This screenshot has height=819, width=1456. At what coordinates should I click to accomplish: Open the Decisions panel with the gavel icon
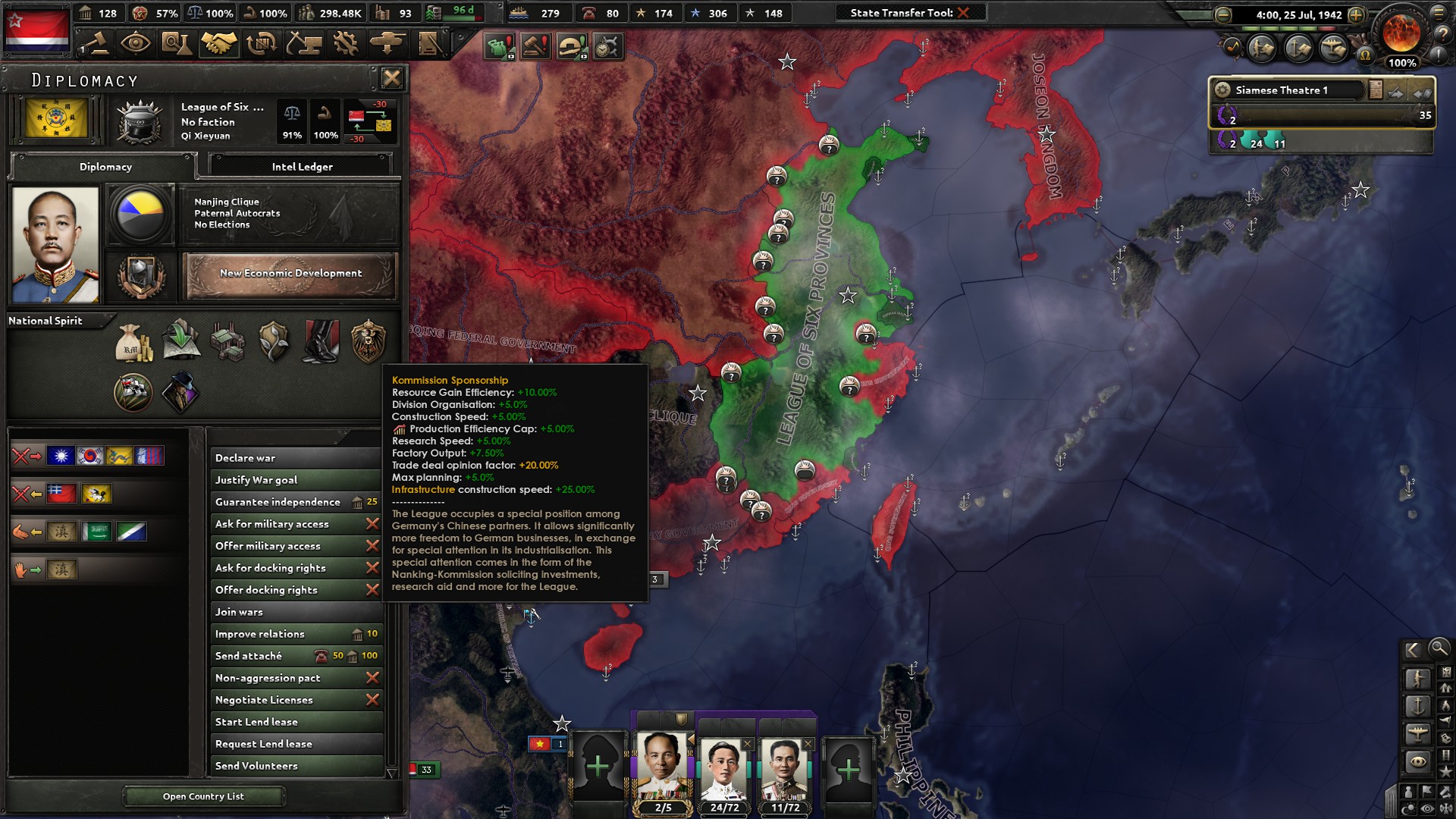click(x=99, y=43)
